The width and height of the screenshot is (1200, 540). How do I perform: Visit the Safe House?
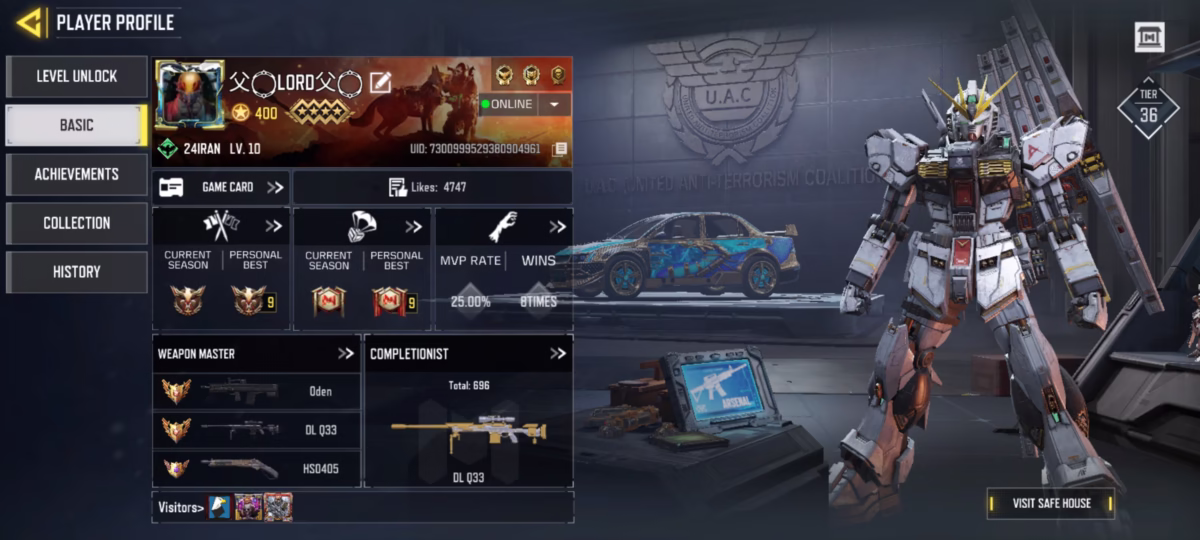point(1050,503)
